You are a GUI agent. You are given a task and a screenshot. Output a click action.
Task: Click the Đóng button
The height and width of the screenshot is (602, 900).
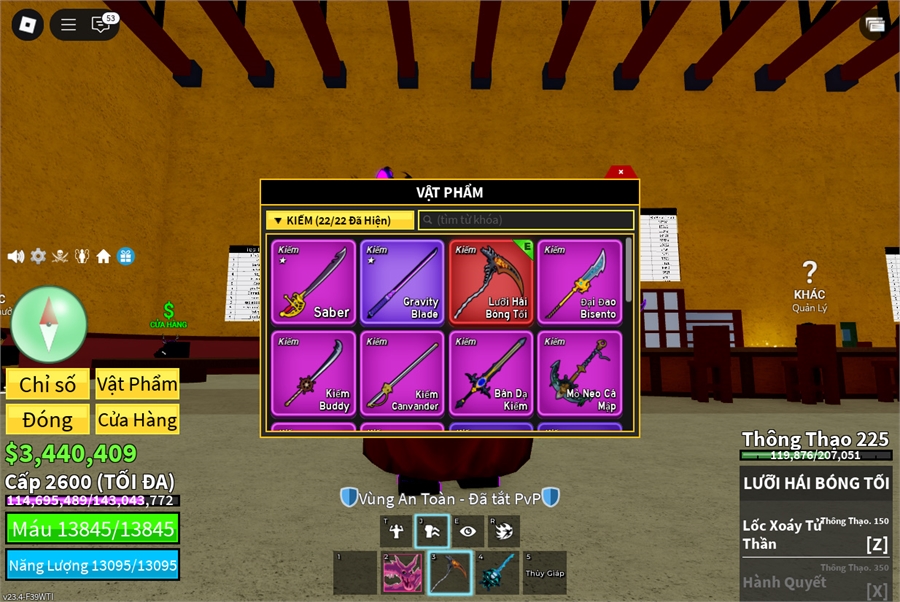click(x=47, y=419)
